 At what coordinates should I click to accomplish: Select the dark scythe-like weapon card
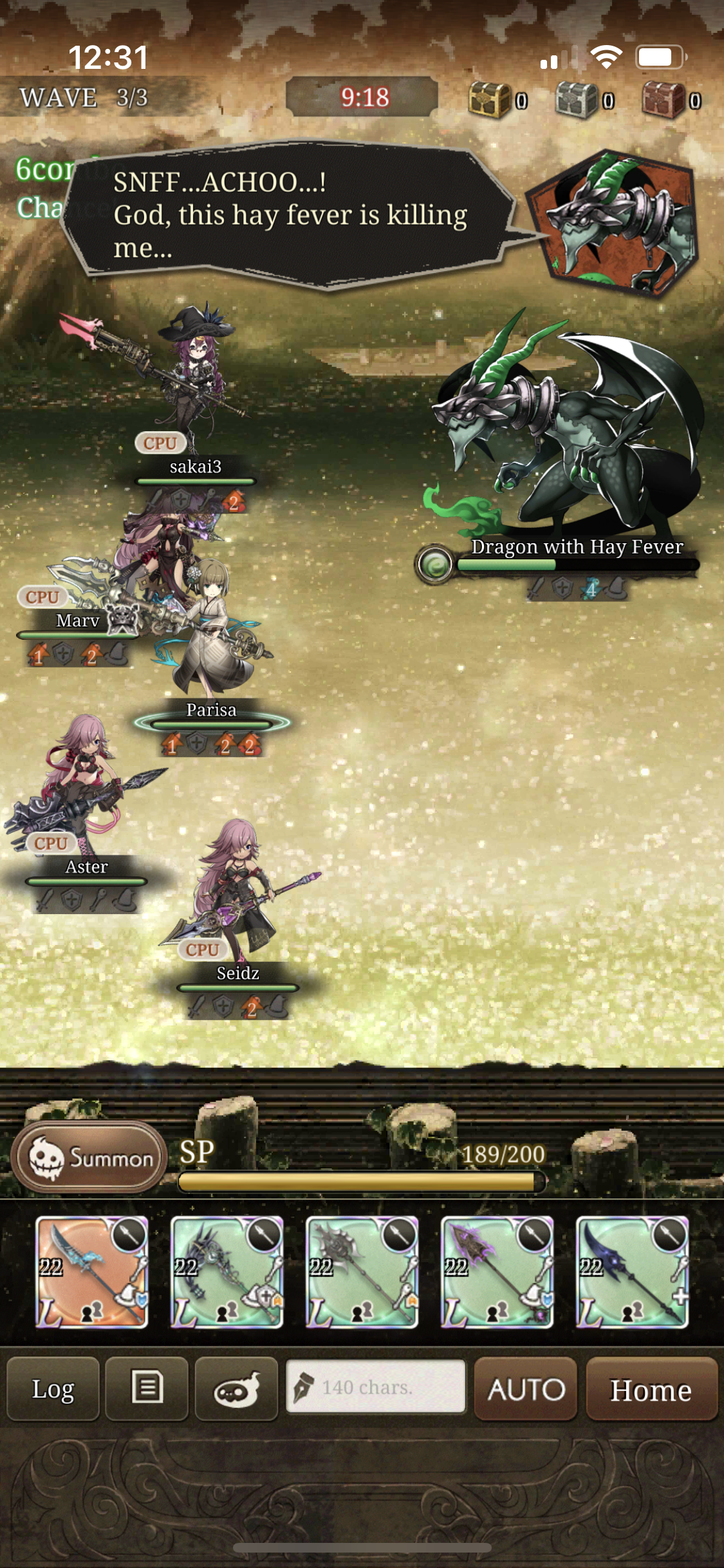pyautogui.click(x=227, y=1271)
